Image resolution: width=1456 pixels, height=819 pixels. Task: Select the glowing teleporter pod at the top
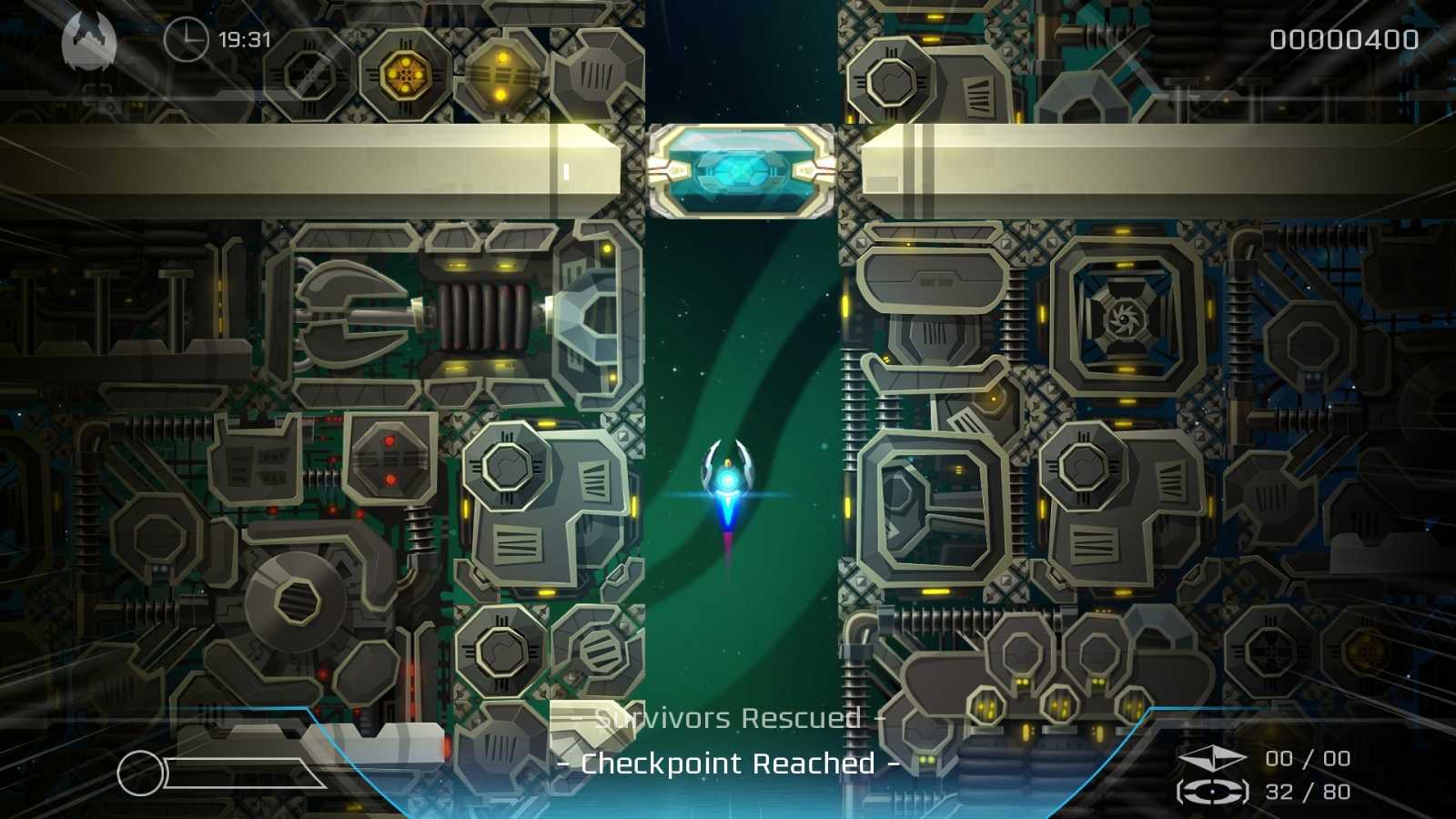point(743,175)
